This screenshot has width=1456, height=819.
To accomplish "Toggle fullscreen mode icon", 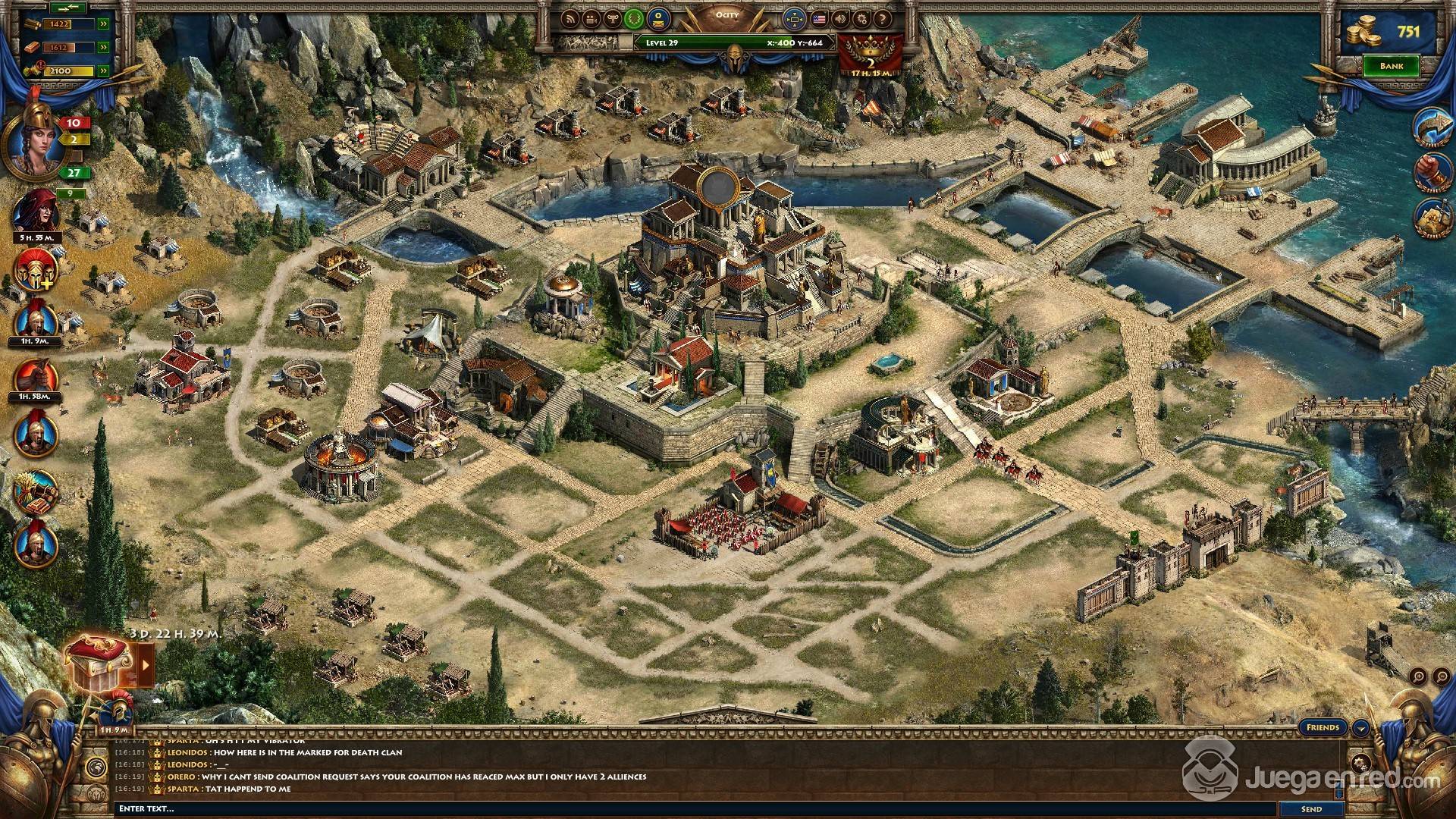I will [794, 18].
